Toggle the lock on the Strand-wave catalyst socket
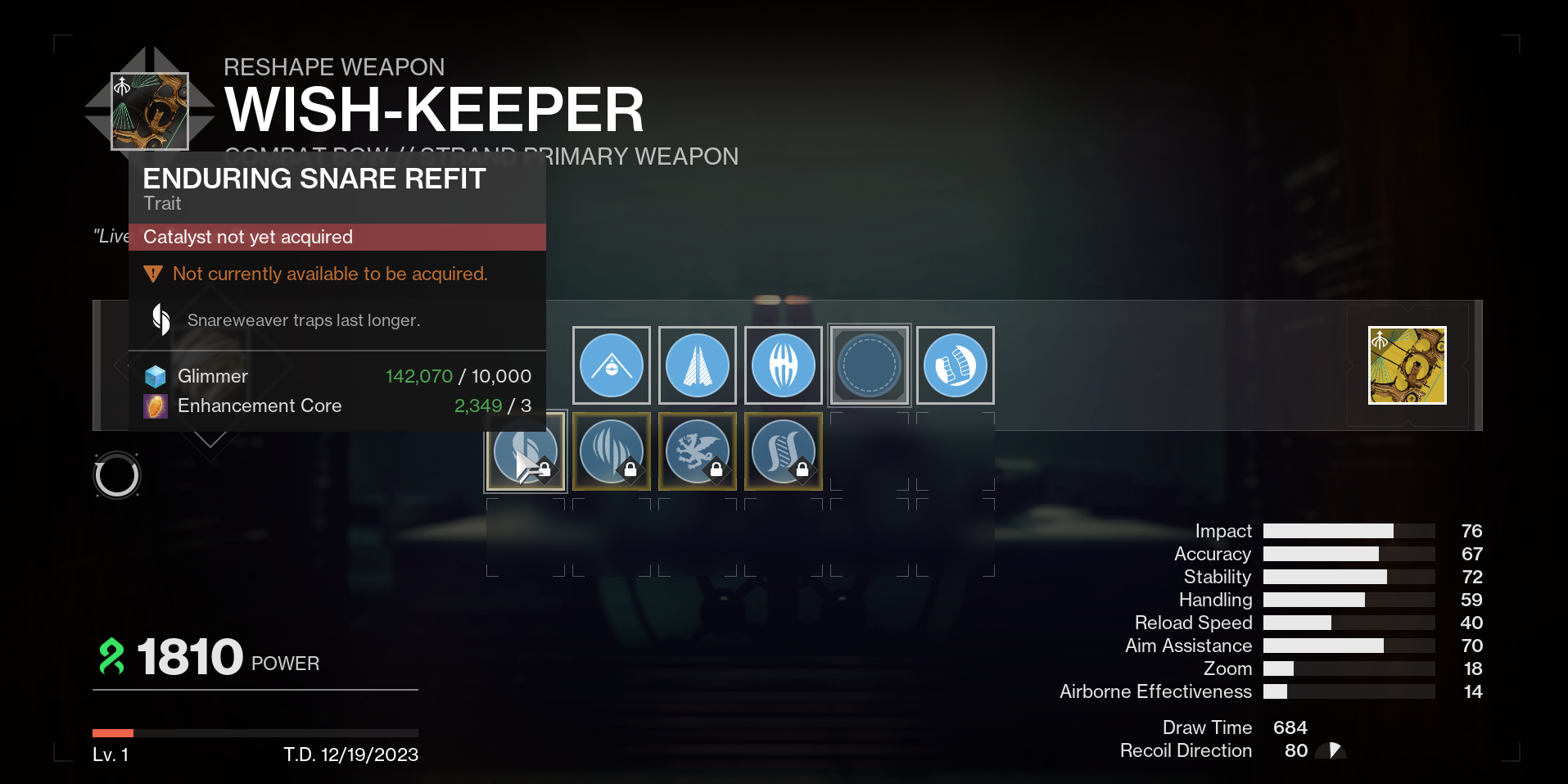 (802, 469)
